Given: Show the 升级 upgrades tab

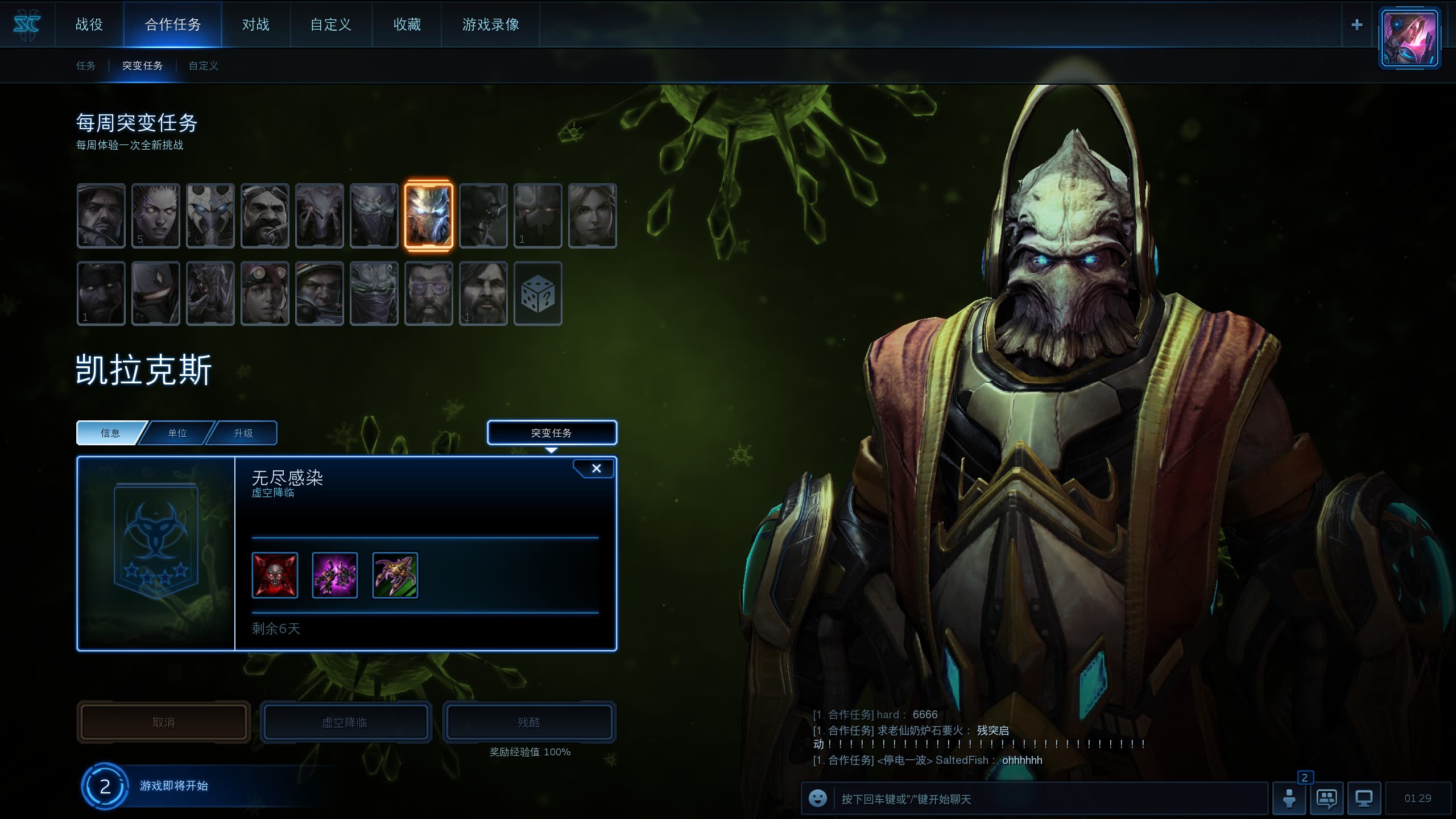Looking at the screenshot, I should [x=243, y=433].
